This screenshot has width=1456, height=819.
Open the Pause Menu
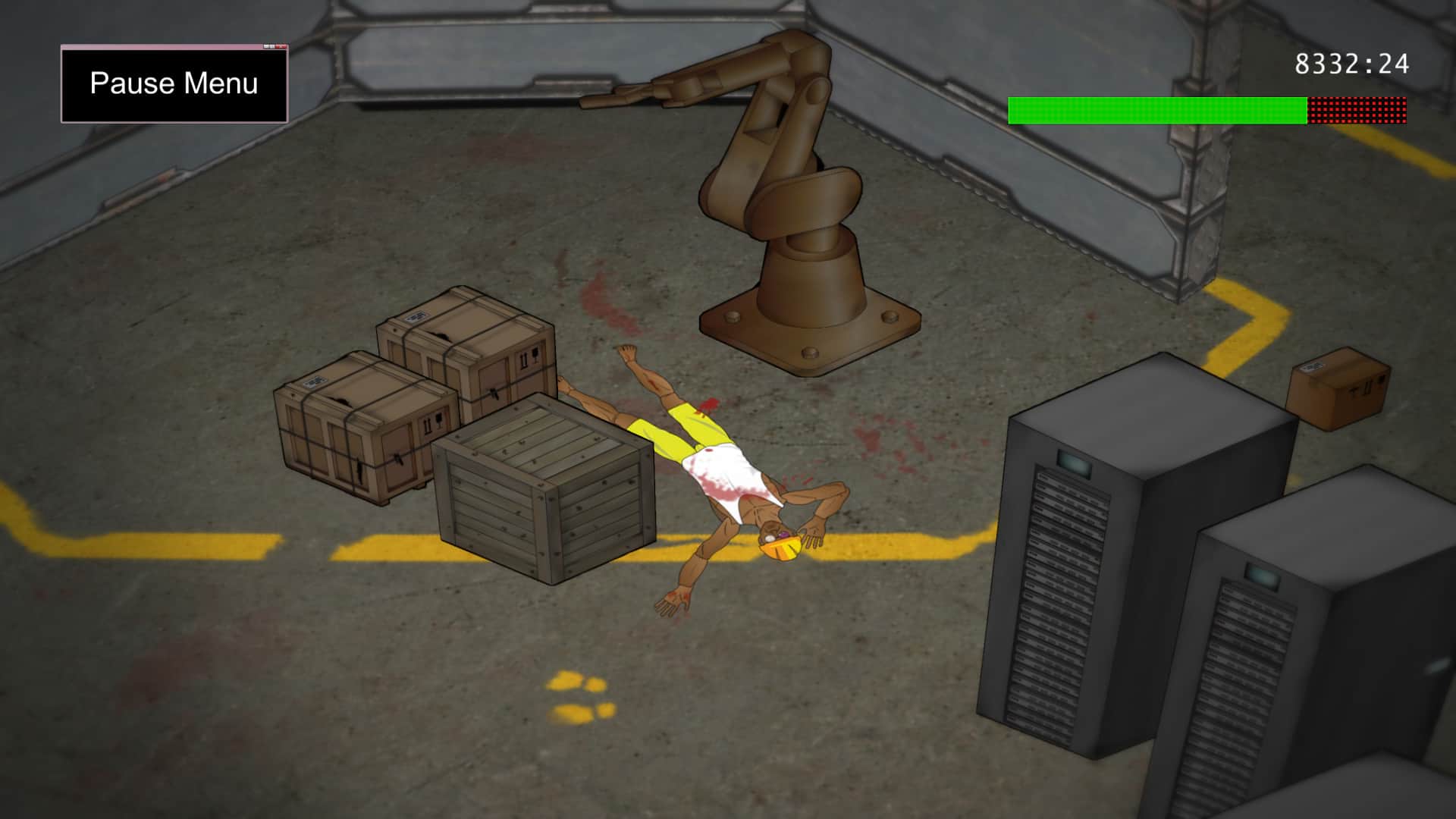pyautogui.click(x=174, y=83)
